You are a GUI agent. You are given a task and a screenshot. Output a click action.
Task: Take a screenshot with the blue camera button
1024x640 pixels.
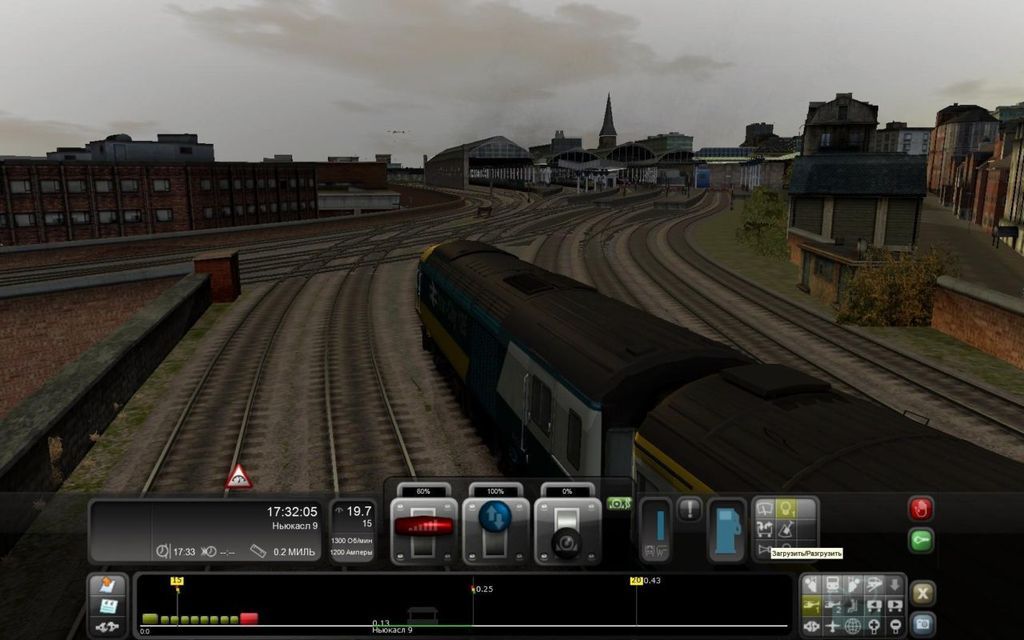point(922,624)
